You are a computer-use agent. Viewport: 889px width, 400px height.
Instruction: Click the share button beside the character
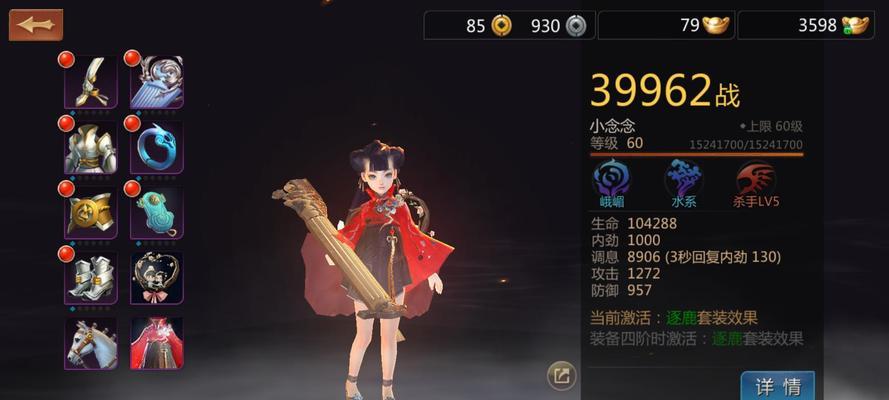tap(562, 376)
